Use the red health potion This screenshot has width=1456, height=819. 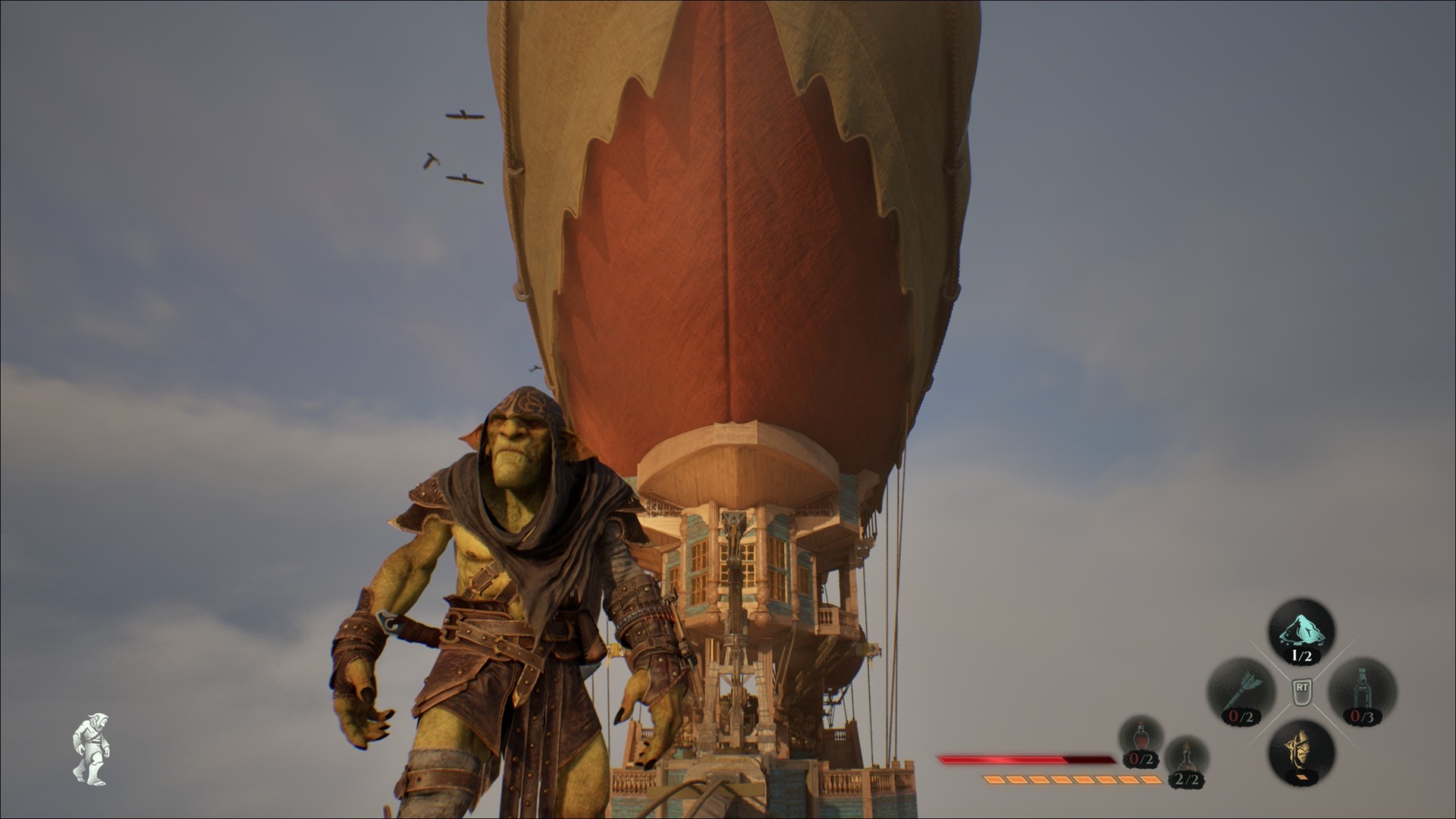[1141, 738]
